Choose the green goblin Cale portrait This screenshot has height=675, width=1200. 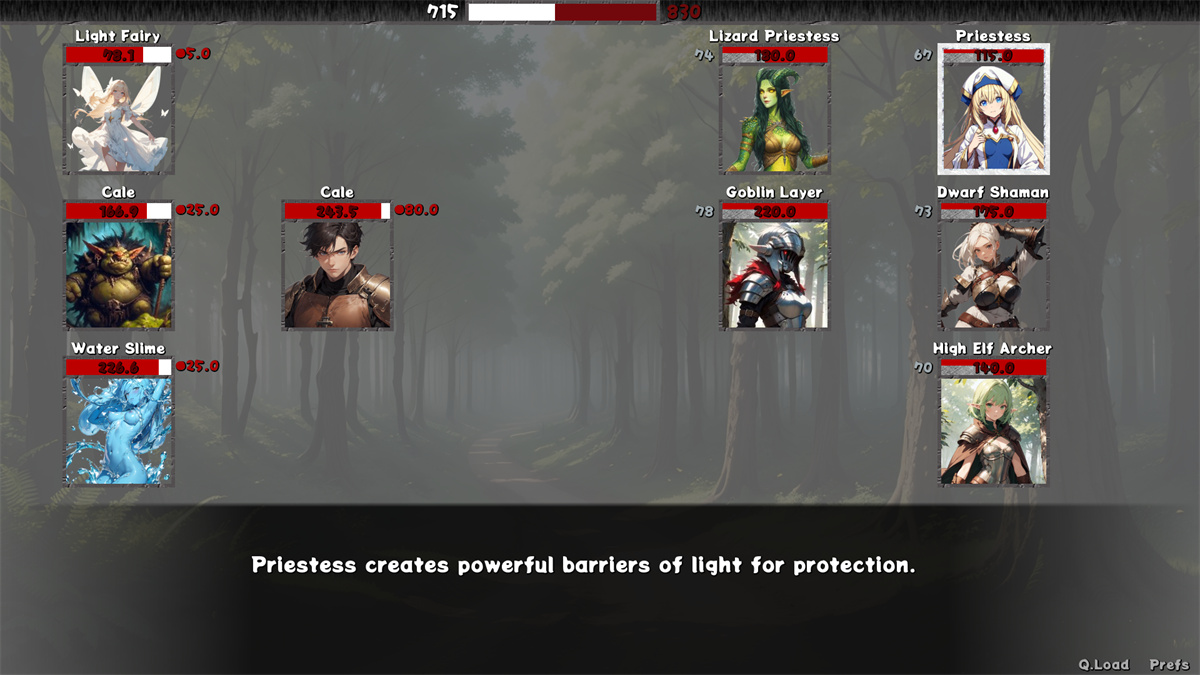coord(119,275)
